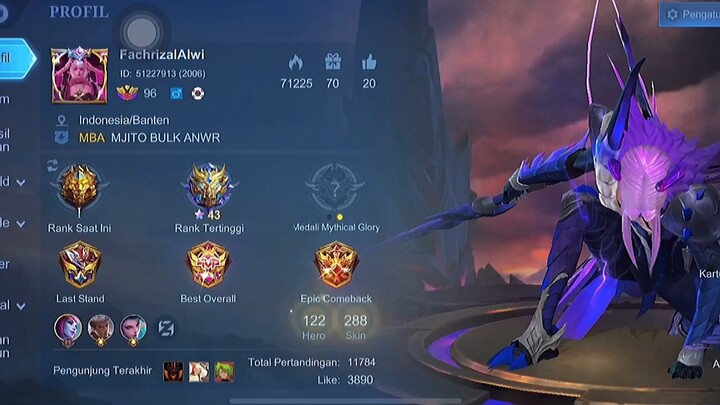Open the Medali Mythical Glory emblem
The image size is (720, 405).
(x=336, y=187)
